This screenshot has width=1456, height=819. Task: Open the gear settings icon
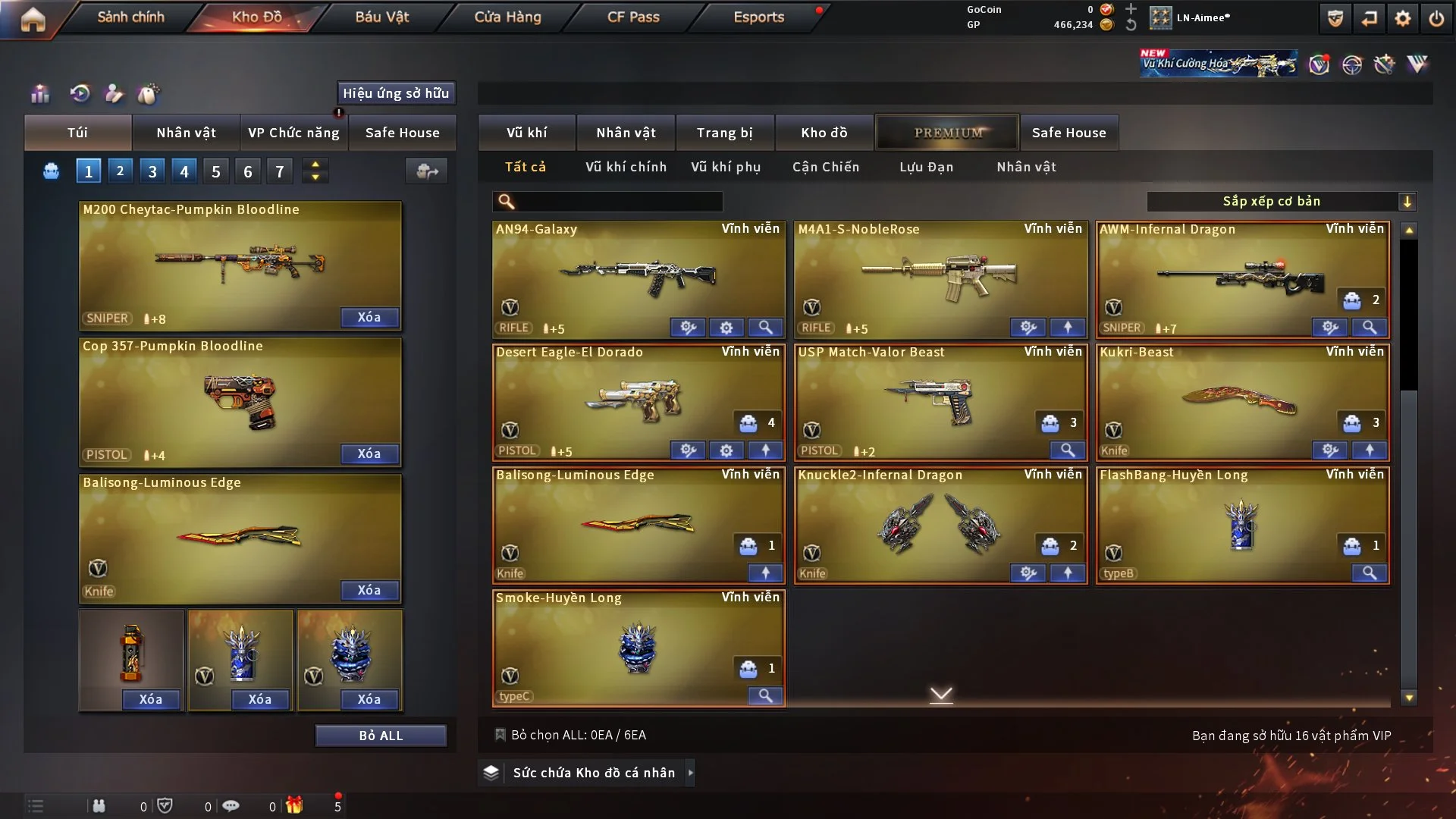tap(1402, 18)
